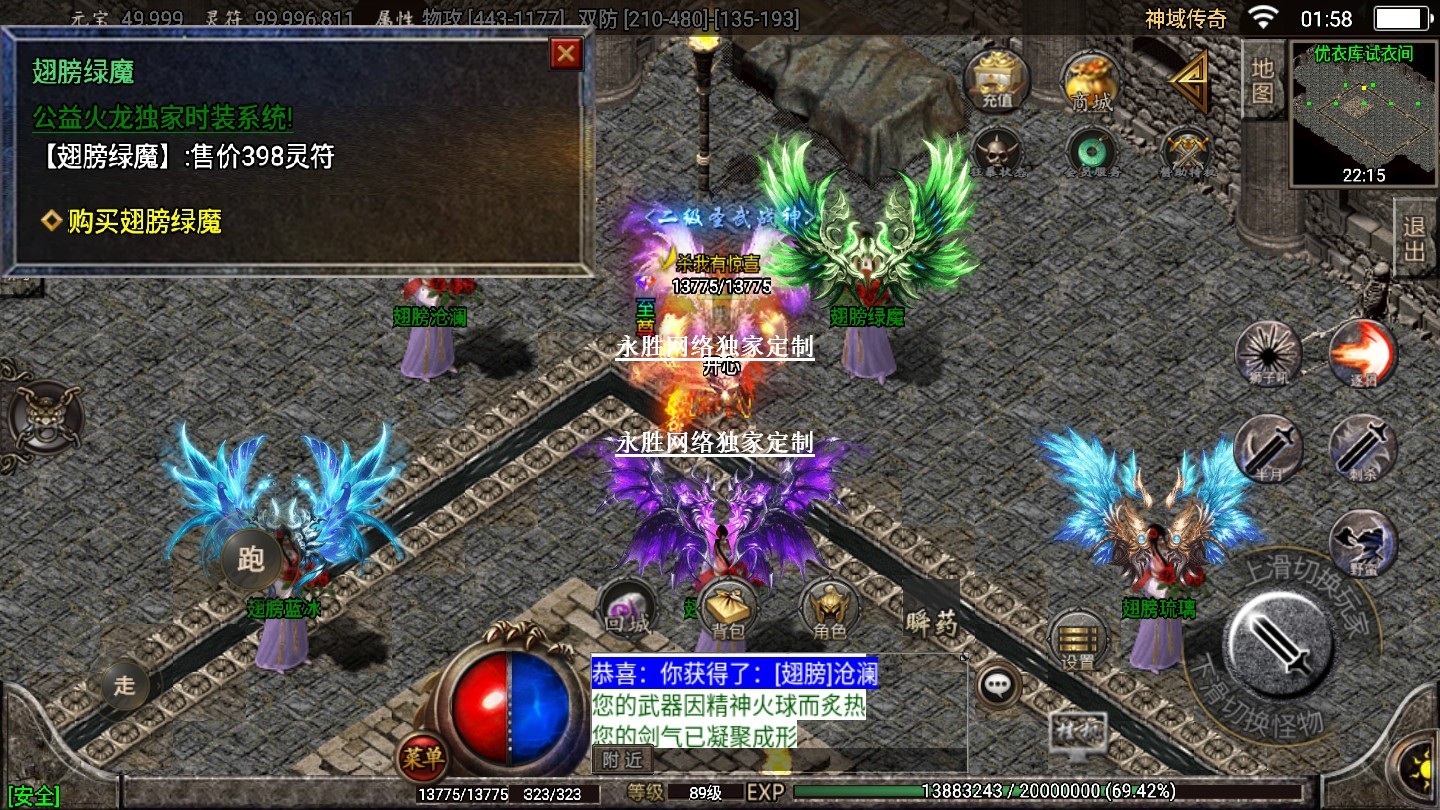Use the 回城 town return icon
Screen dimensions: 1440x810
(x=628, y=608)
